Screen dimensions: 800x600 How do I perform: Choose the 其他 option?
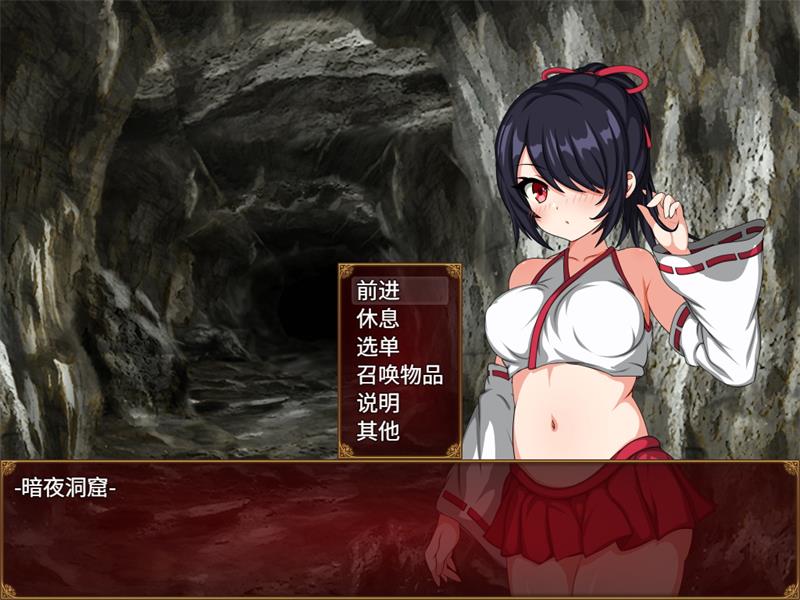click(x=378, y=432)
